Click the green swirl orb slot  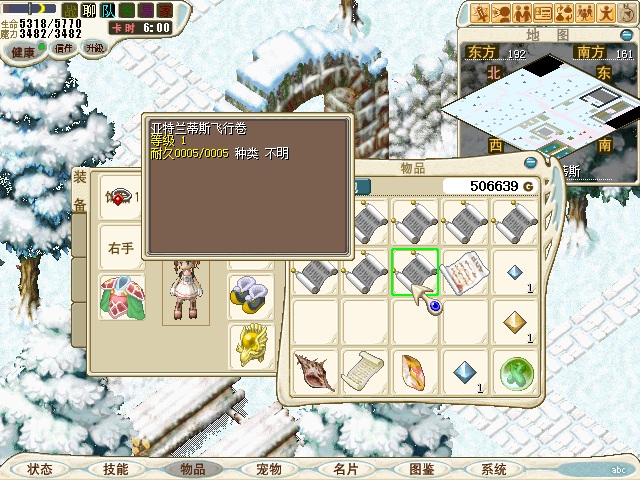tap(515, 372)
